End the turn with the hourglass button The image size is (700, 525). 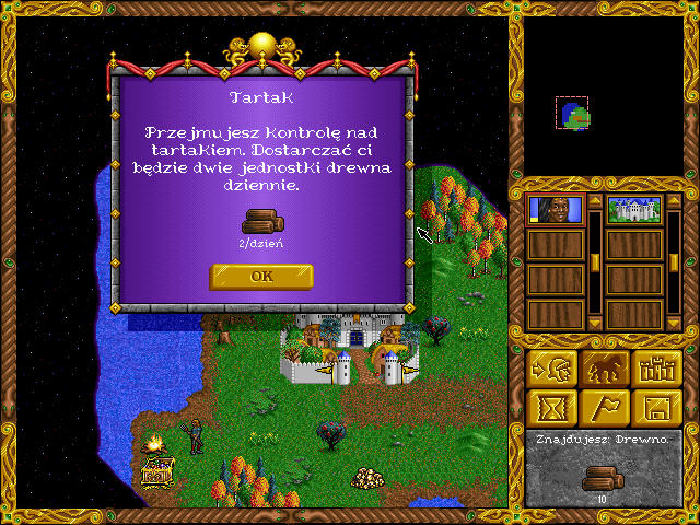(x=553, y=407)
